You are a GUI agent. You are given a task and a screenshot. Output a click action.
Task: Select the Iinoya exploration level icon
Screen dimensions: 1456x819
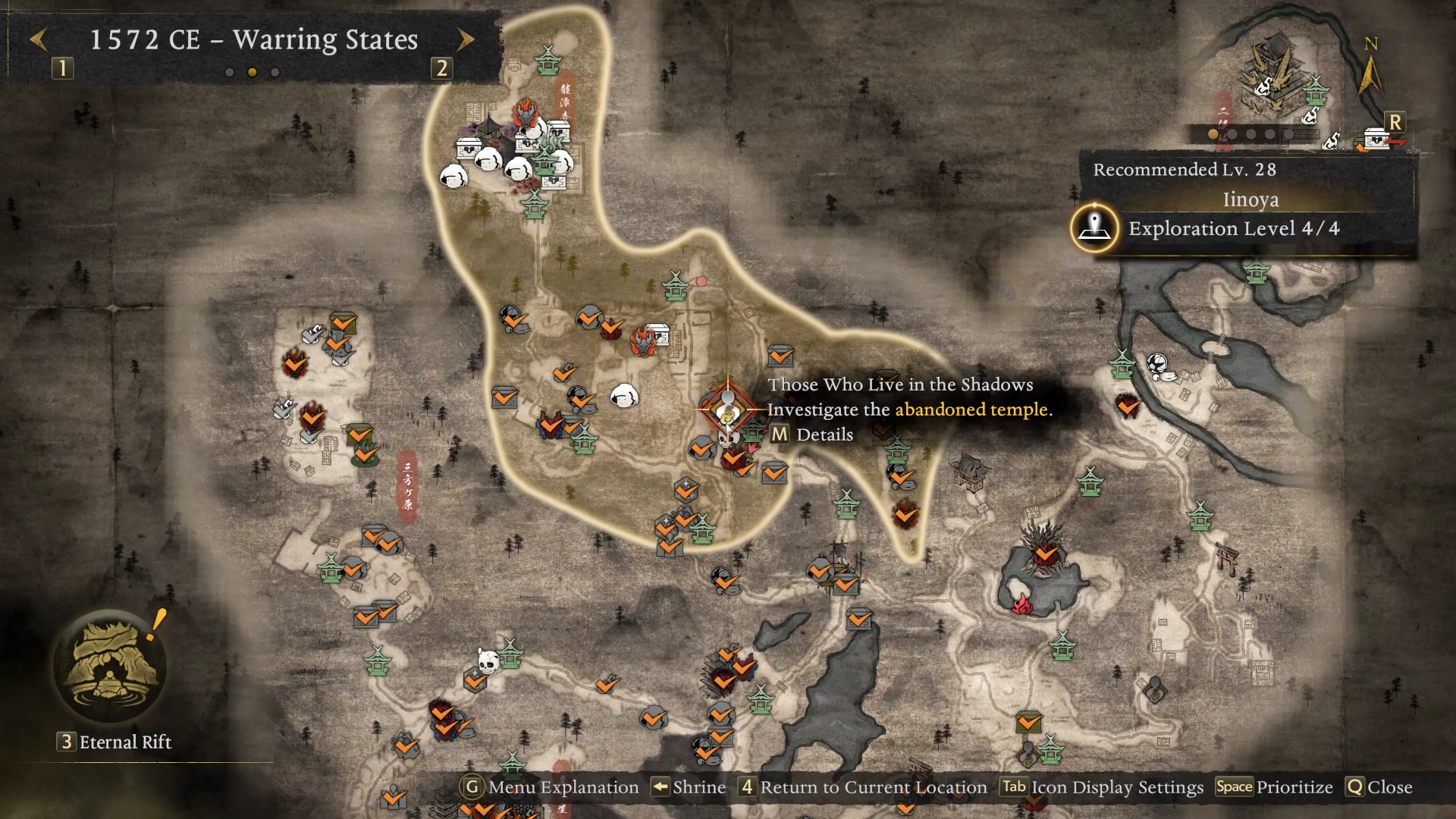[1094, 227]
